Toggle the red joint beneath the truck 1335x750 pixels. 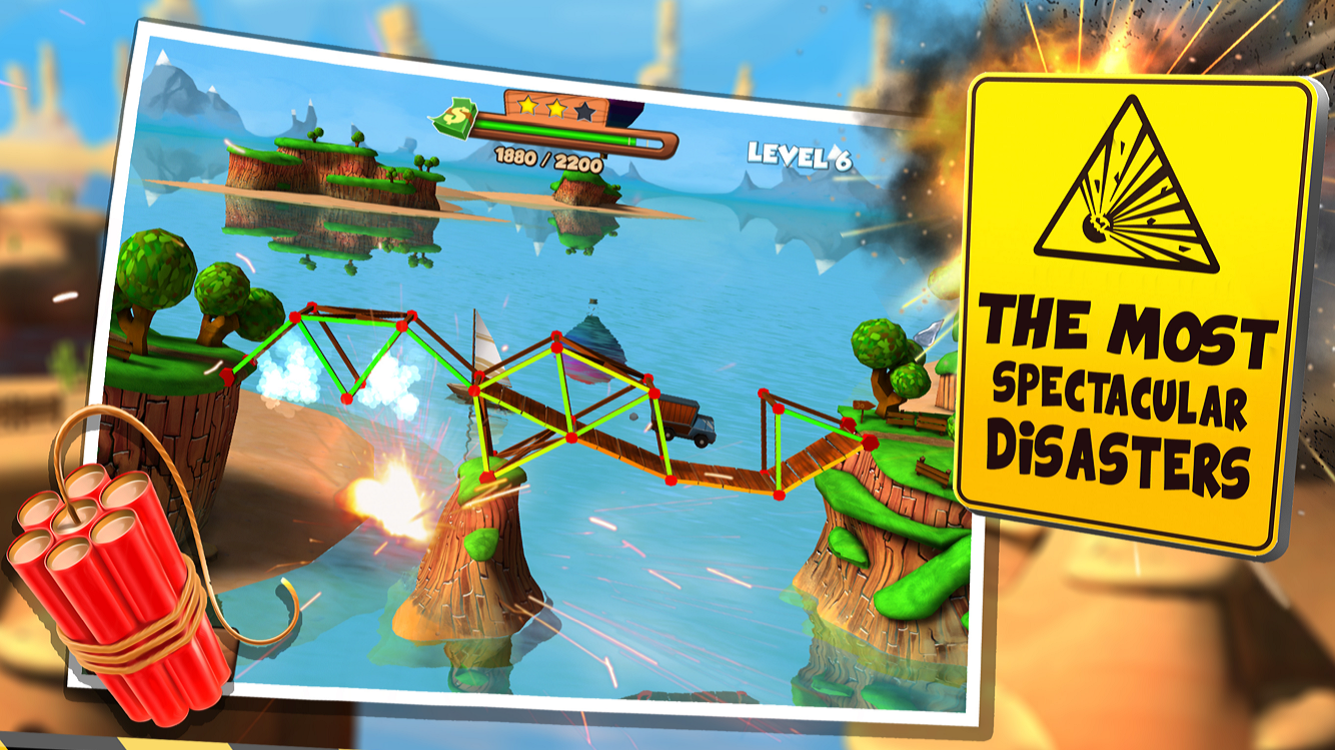click(x=669, y=481)
